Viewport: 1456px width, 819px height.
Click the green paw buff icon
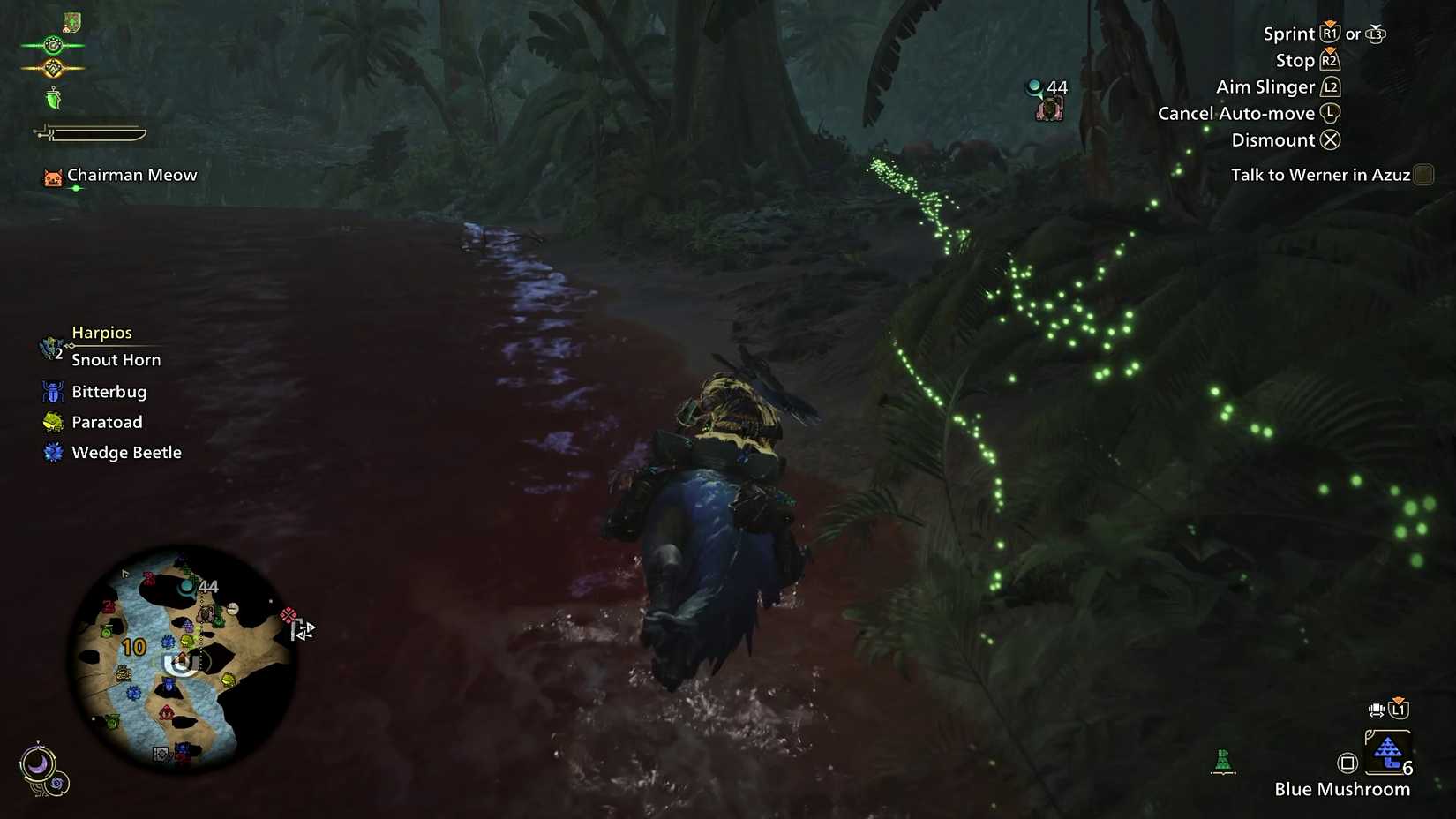pyautogui.click(x=53, y=44)
